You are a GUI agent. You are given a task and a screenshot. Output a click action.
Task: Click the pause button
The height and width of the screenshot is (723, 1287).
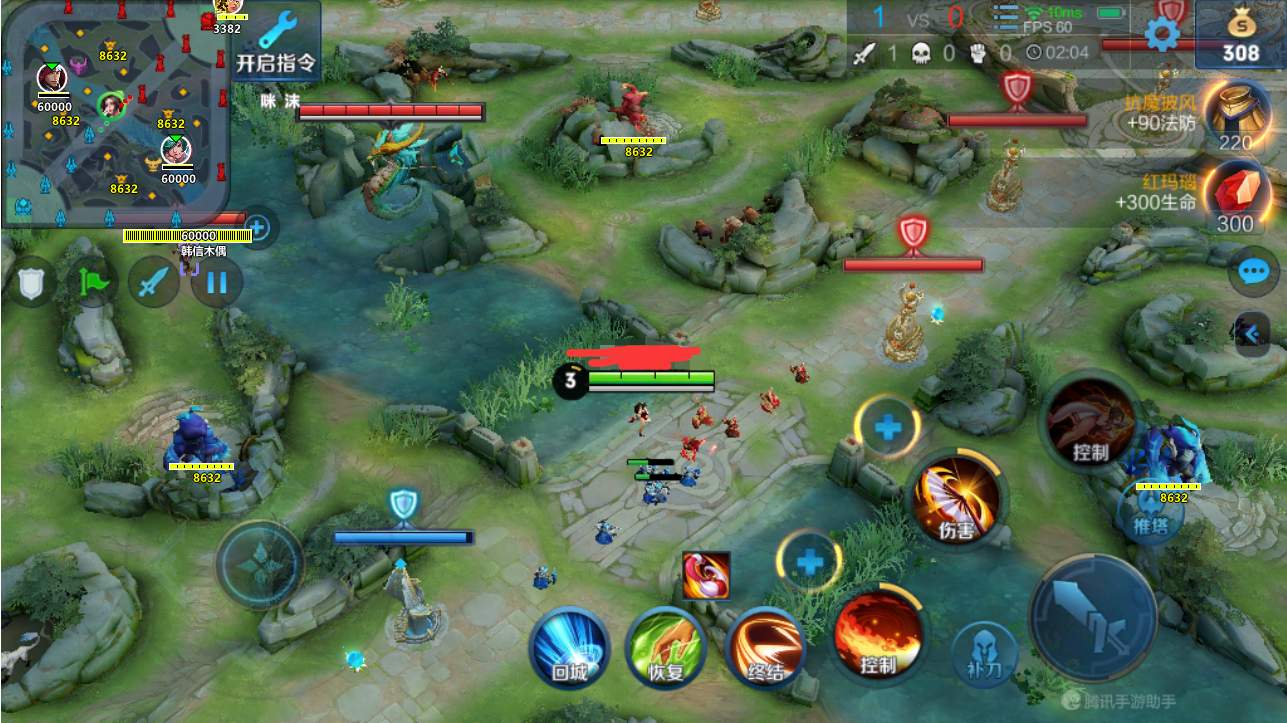click(214, 283)
